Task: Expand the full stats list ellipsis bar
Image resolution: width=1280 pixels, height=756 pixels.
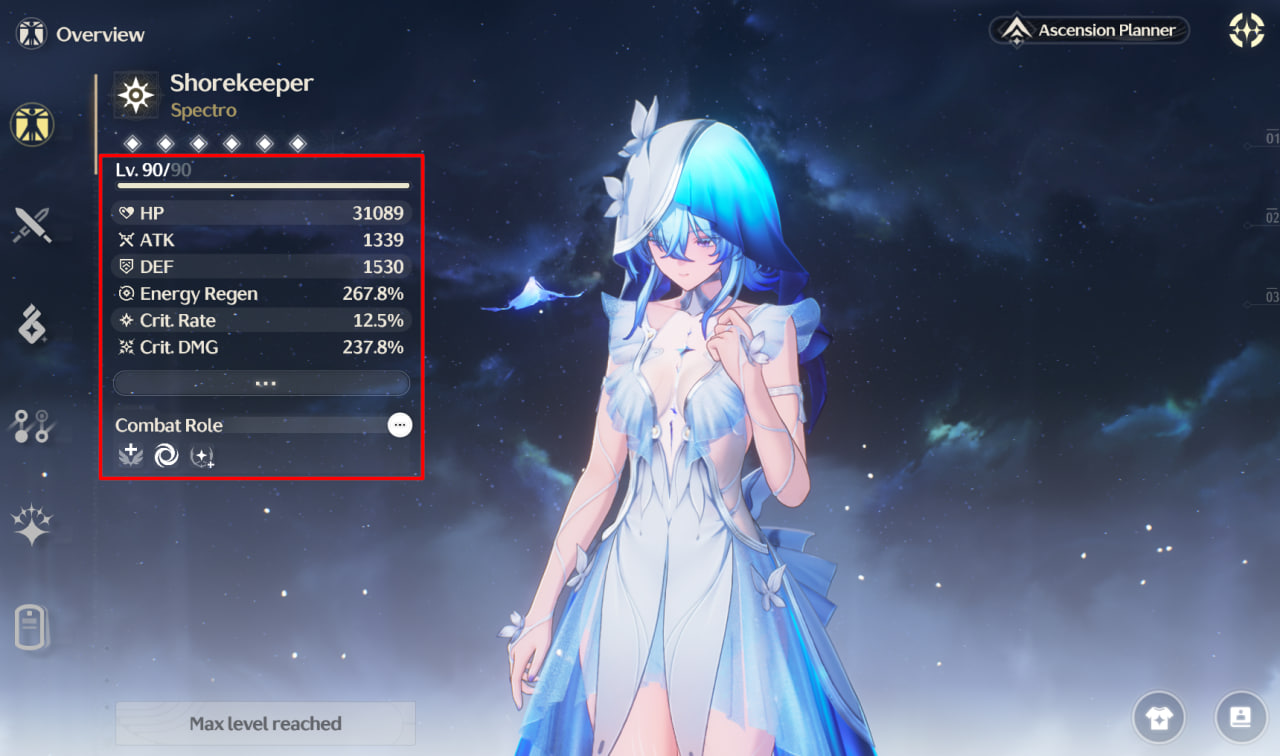Action: (x=262, y=383)
